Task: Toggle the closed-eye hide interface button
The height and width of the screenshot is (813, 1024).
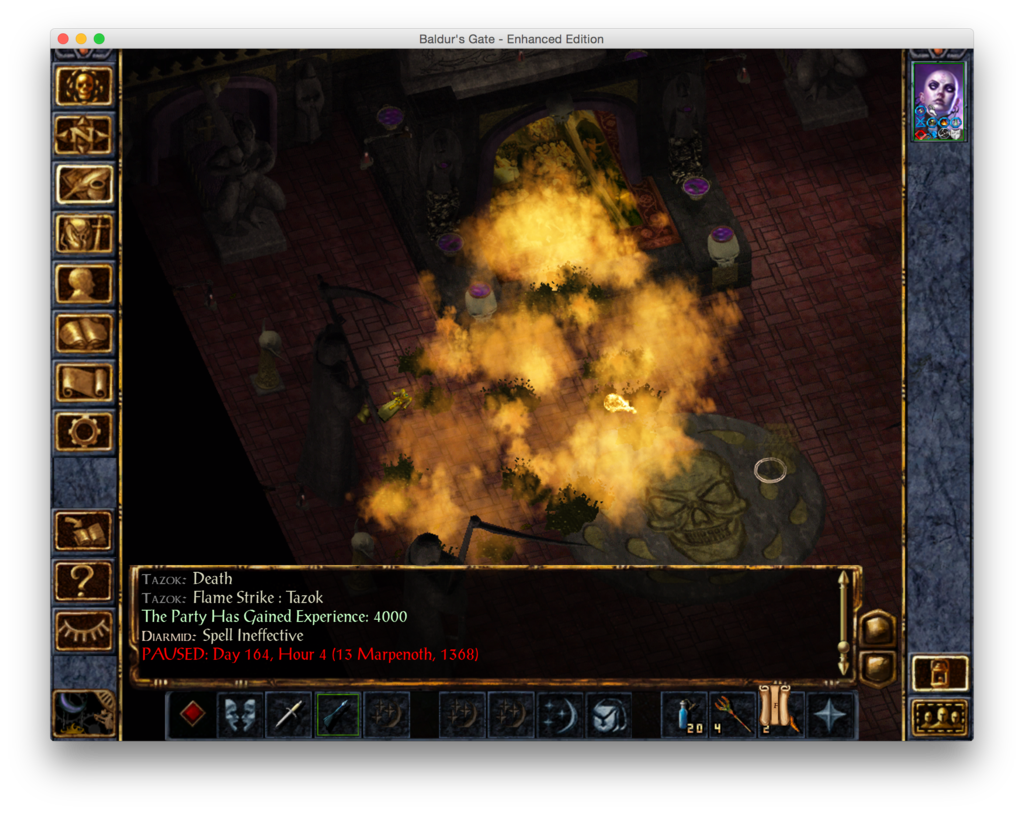Action: tap(84, 629)
